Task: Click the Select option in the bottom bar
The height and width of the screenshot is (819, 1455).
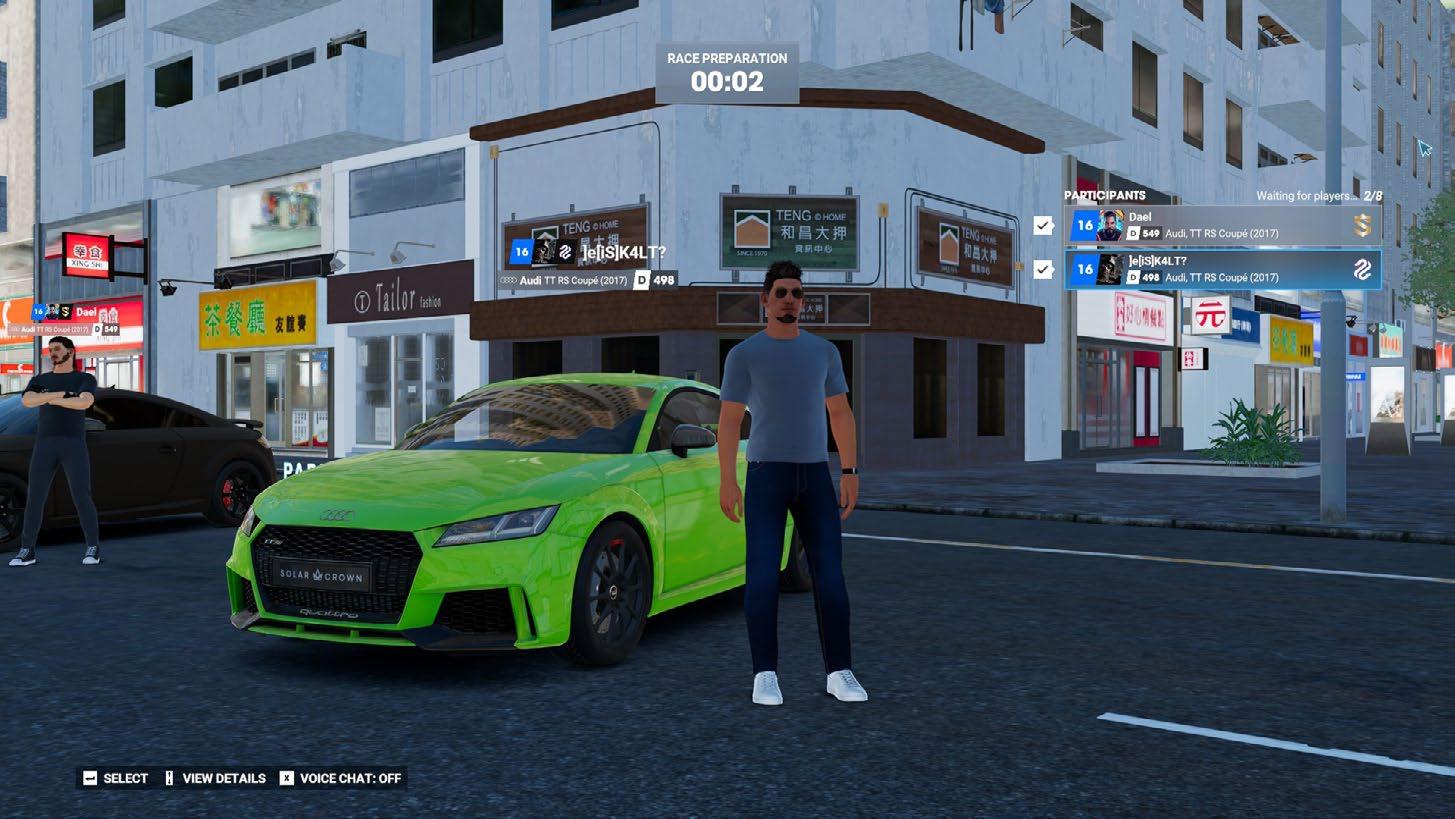Action: pos(115,778)
